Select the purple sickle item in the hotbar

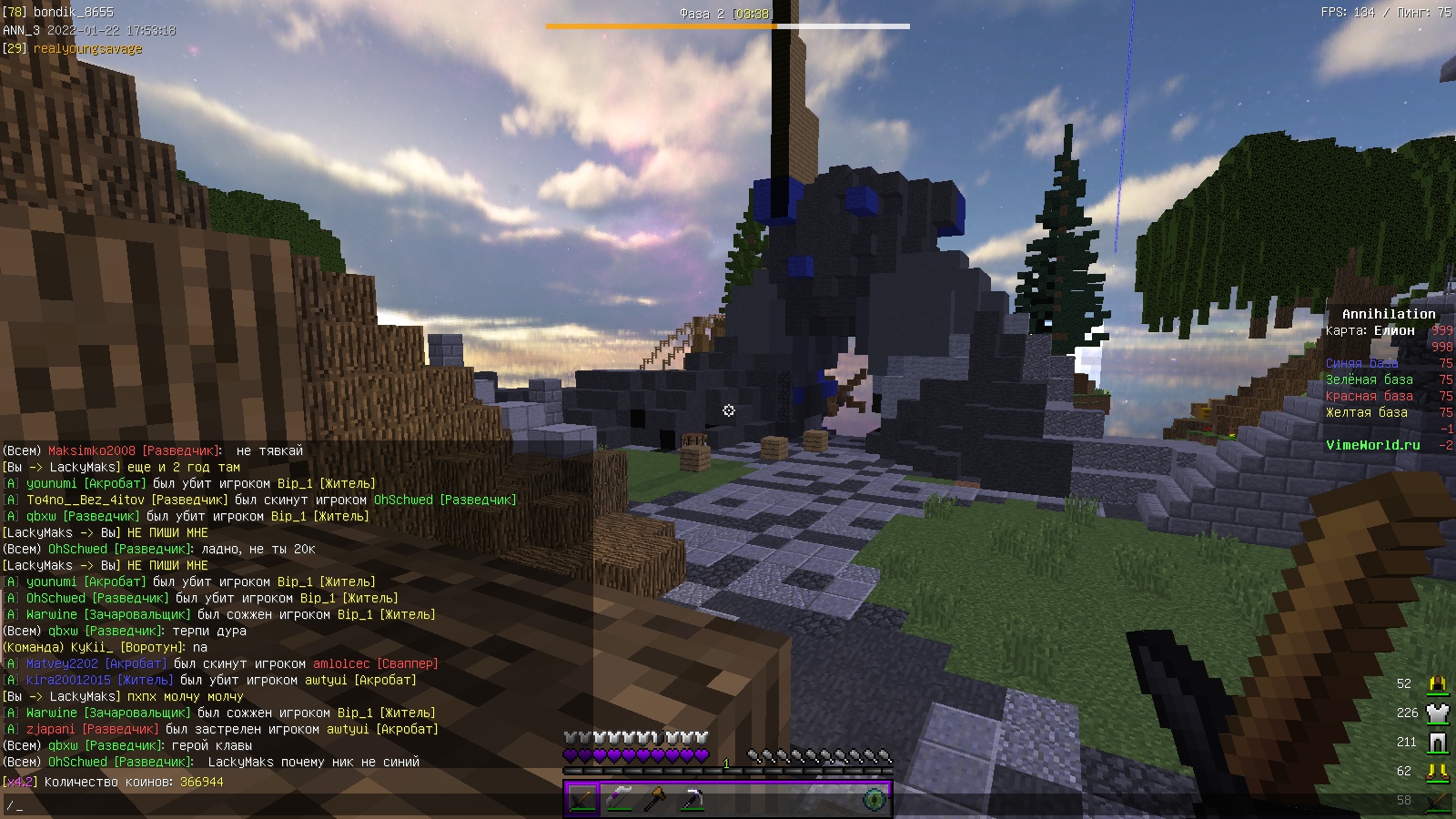point(619,799)
